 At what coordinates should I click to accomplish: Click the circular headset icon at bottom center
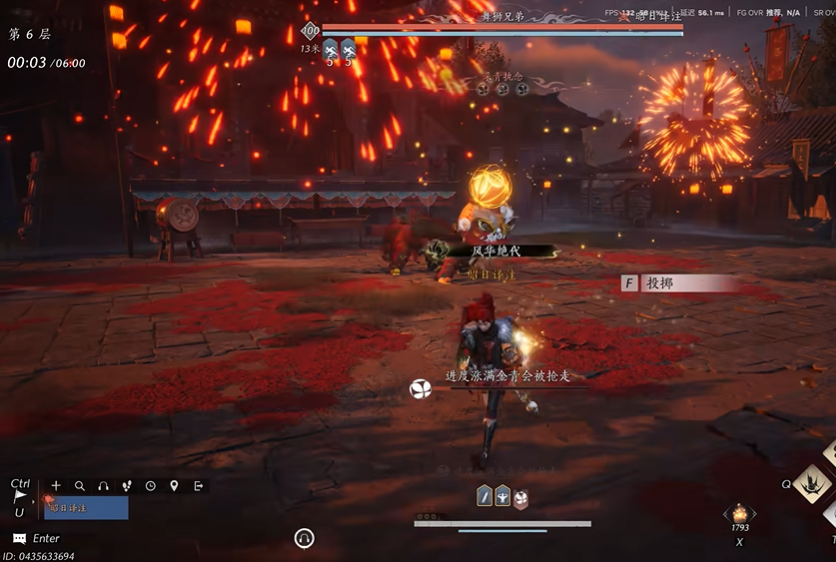point(305,539)
